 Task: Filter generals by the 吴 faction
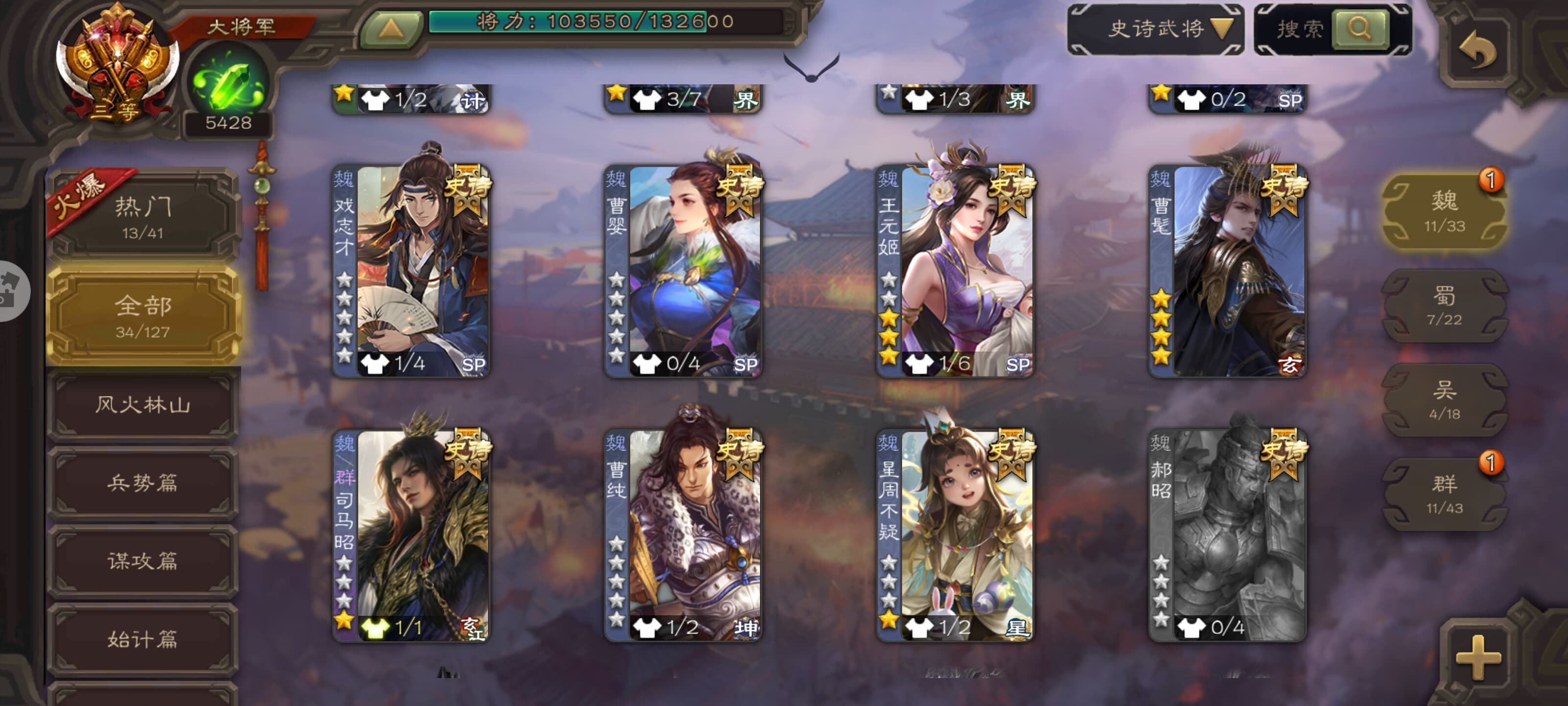pos(1445,400)
